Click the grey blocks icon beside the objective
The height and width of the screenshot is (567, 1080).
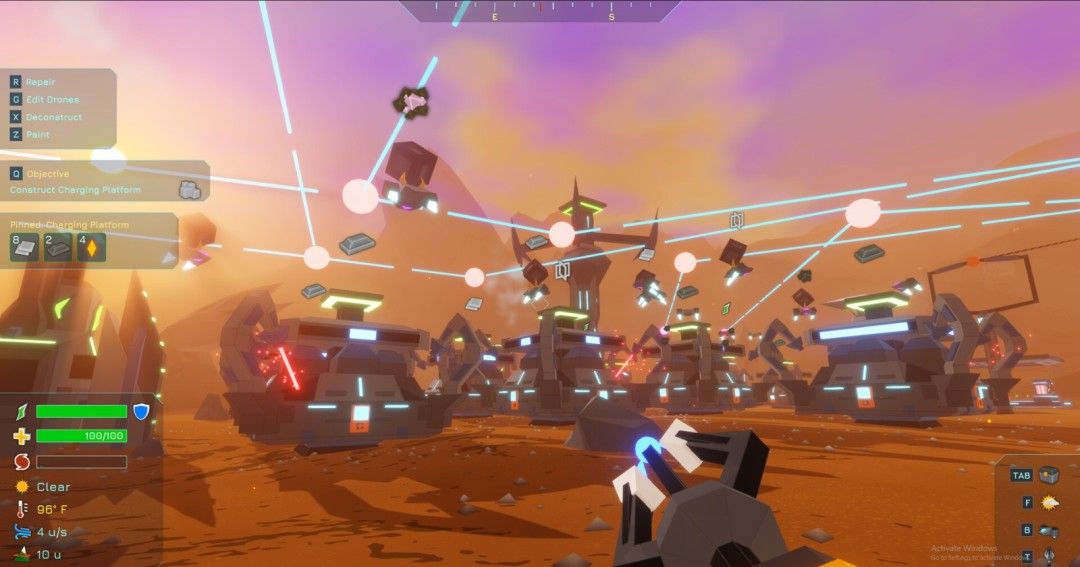(188, 189)
